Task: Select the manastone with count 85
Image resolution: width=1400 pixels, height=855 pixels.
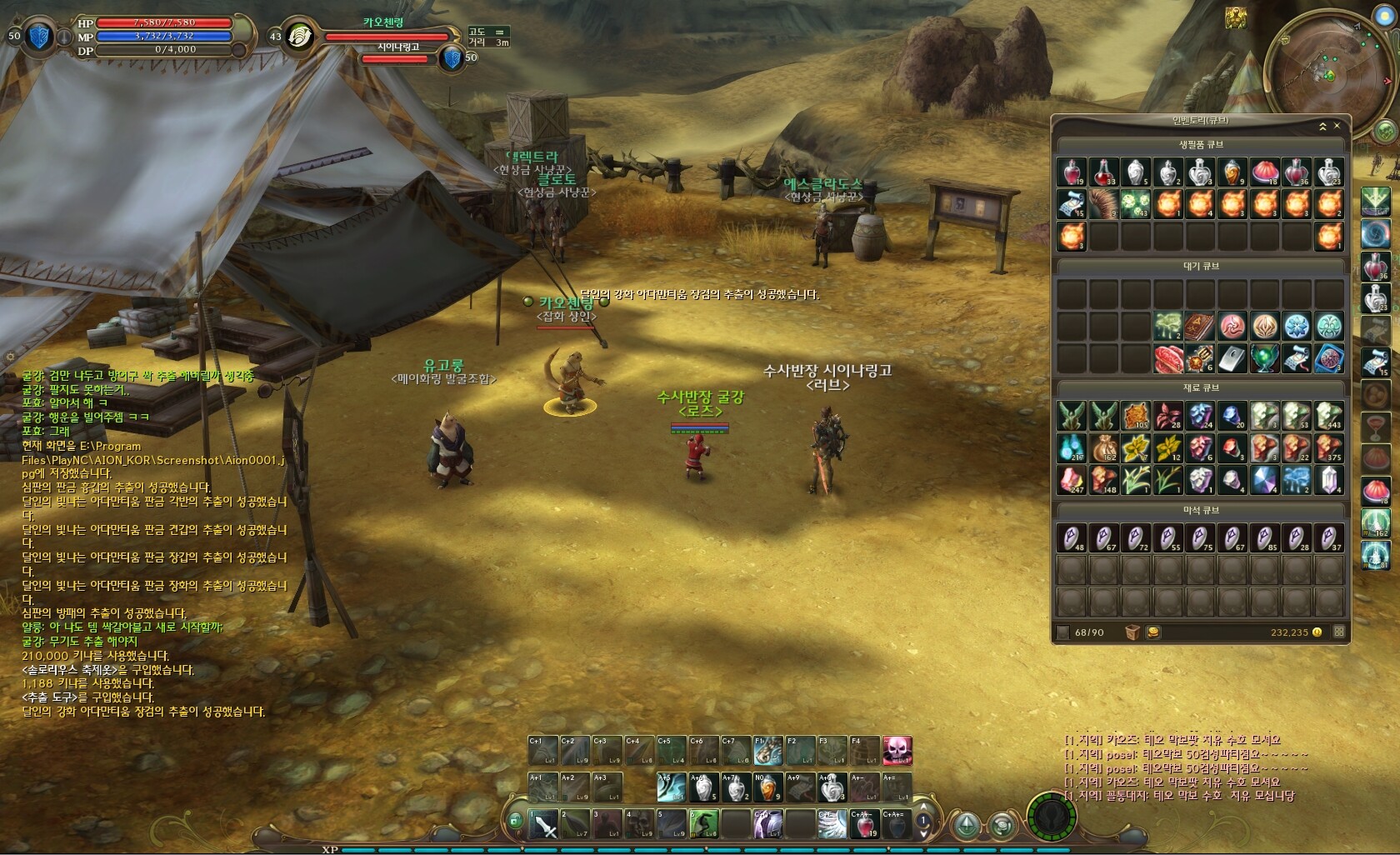Action: point(1265,538)
